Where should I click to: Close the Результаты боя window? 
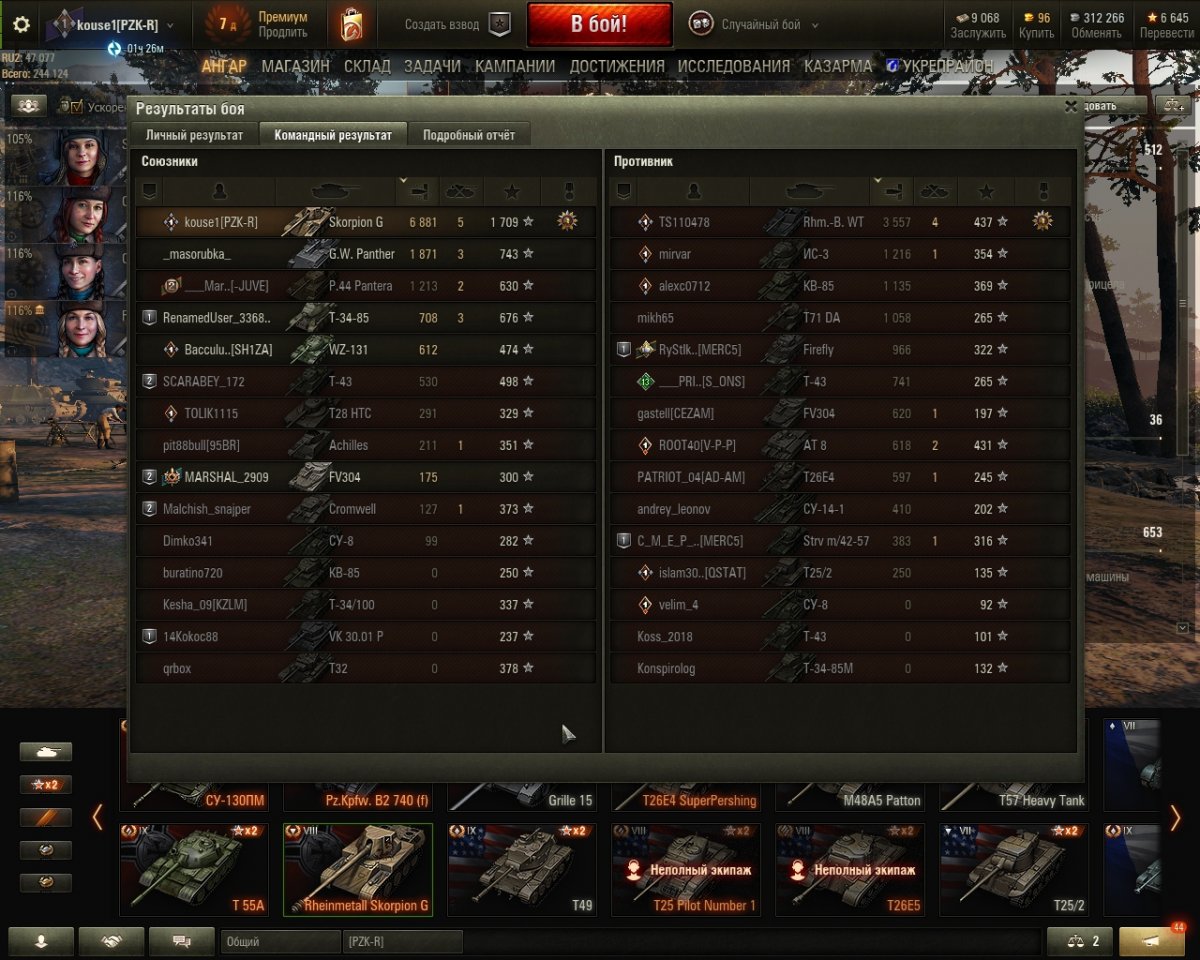pyautogui.click(x=1071, y=106)
